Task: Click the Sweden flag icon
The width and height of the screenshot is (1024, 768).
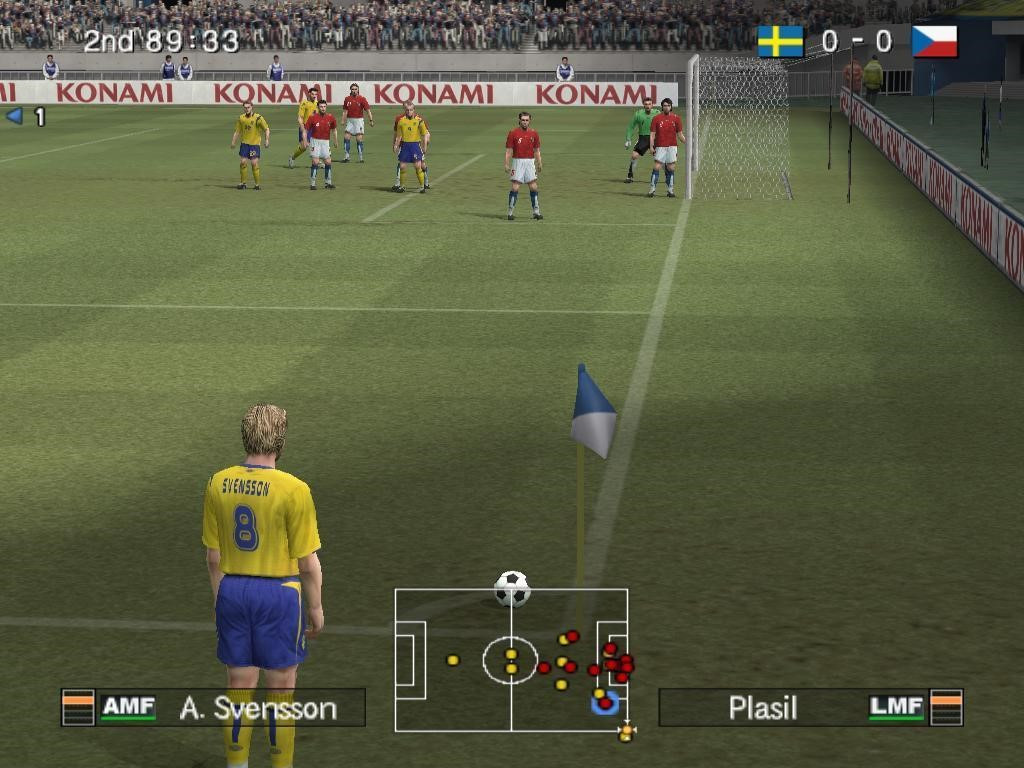Action: (x=780, y=42)
